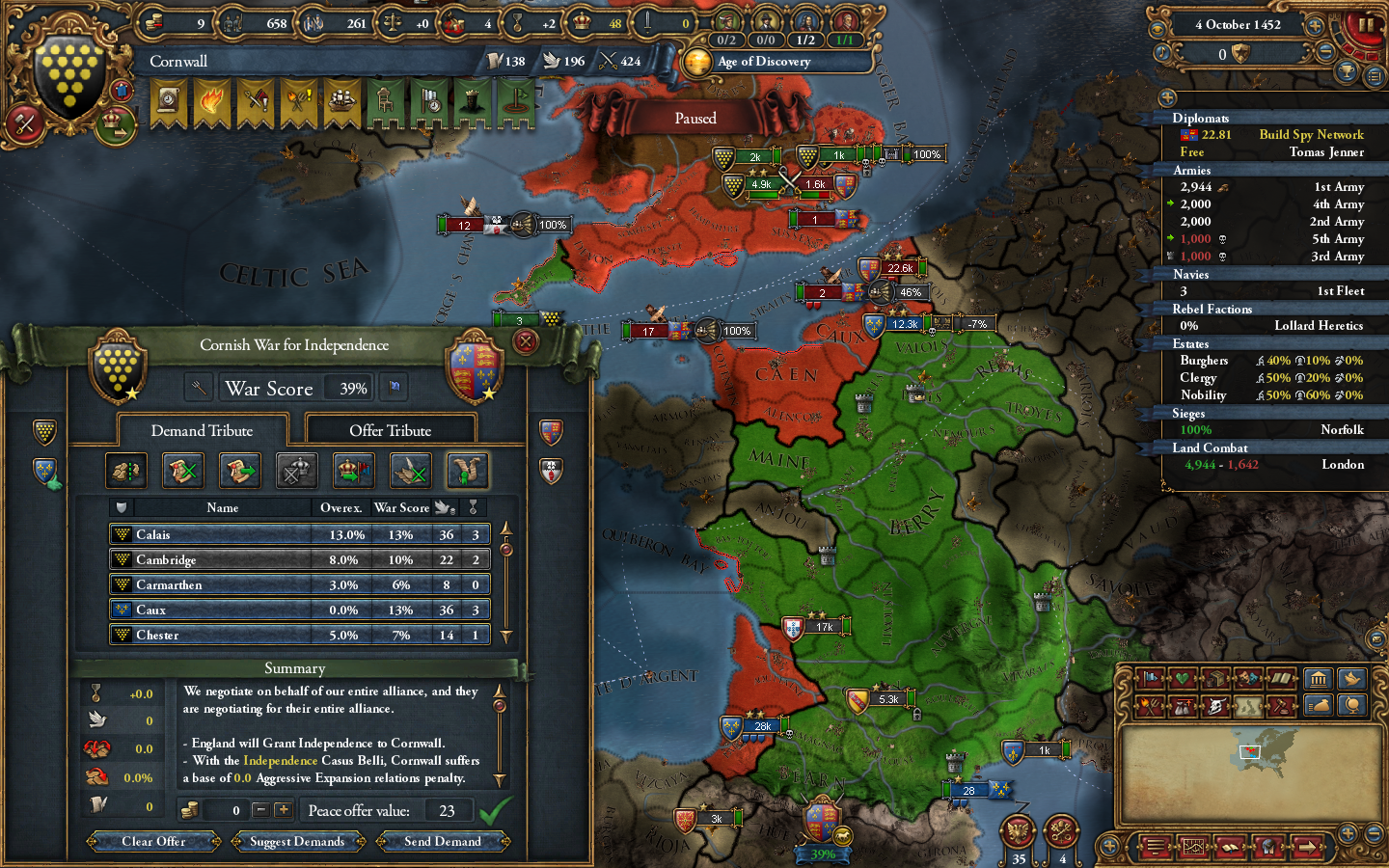Select the Revoke Cores peace treaty icon
Viewport: 1389px width, 868px height.
coord(182,471)
